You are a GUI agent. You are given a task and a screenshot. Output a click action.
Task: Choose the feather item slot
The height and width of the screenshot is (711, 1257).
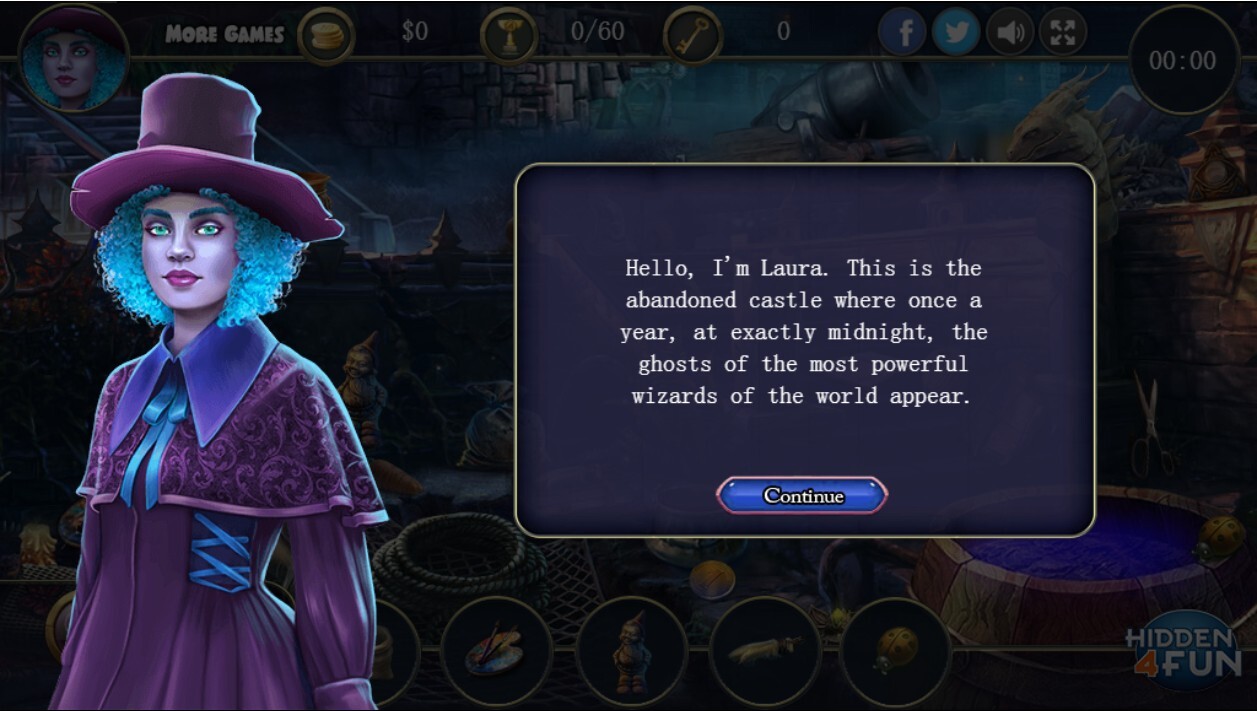click(x=765, y=651)
